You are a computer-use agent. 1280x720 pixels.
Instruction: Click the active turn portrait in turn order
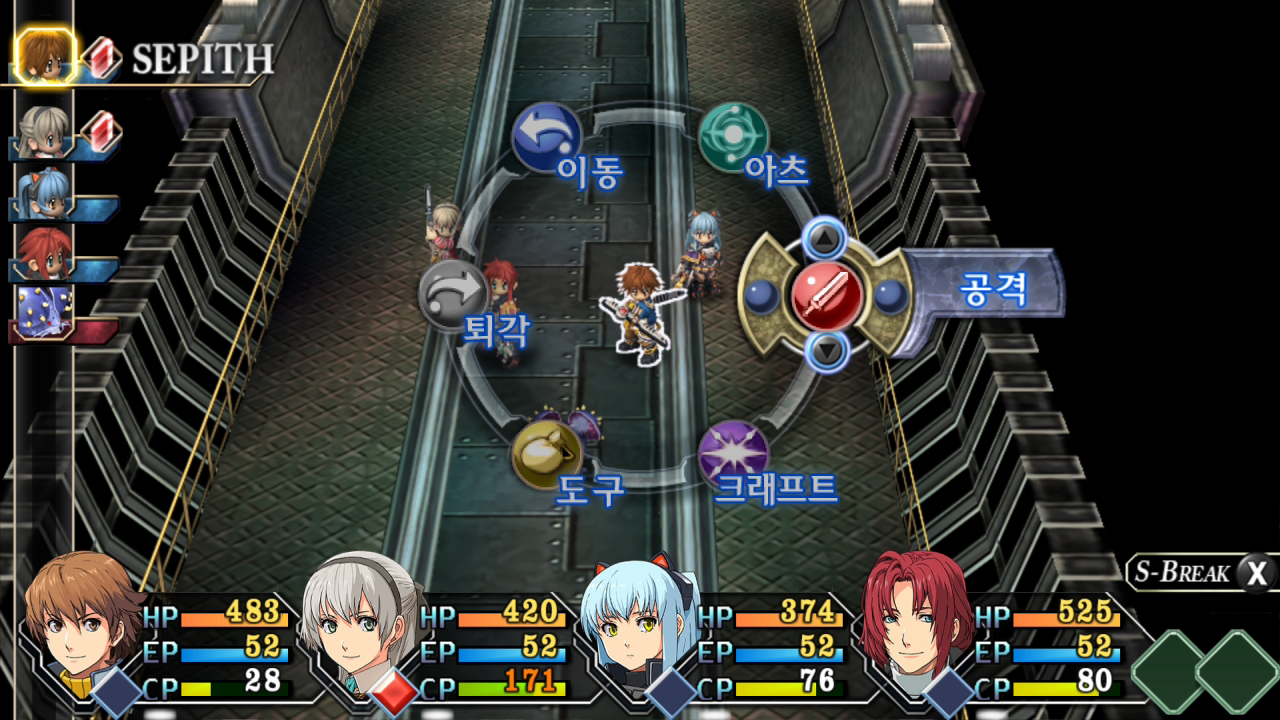pos(44,57)
